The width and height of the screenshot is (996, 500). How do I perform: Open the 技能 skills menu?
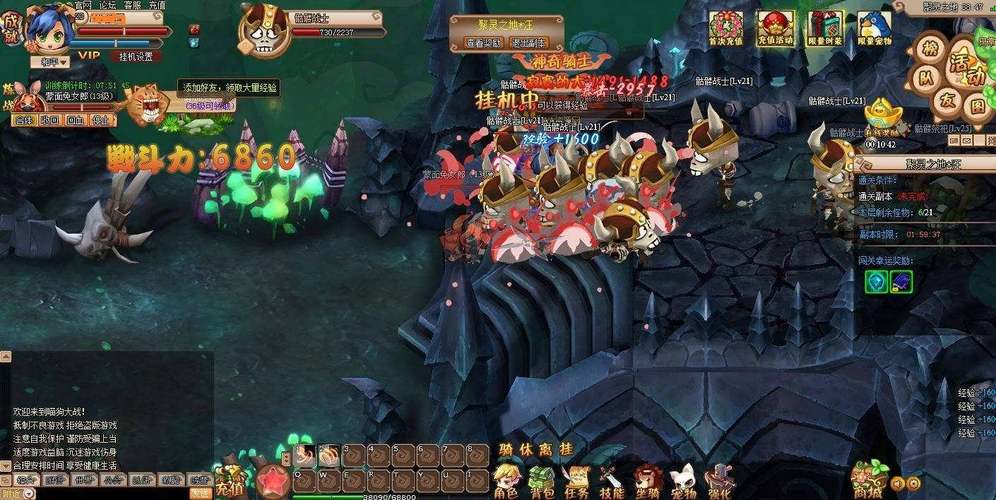(612, 478)
